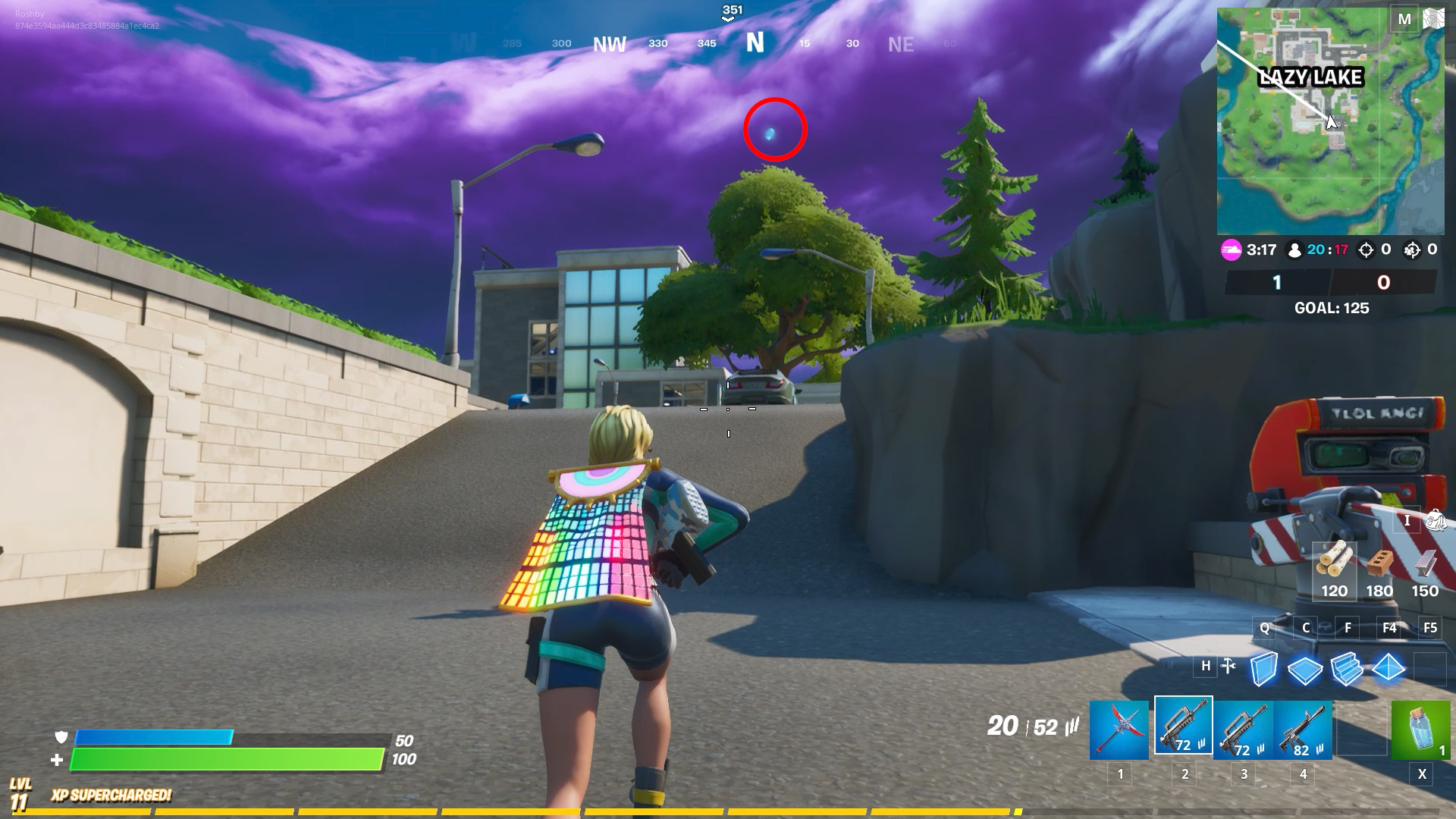Select the pickaxe hotbar slot
Image resolution: width=1456 pixels, height=819 pixels.
tap(1119, 730)
